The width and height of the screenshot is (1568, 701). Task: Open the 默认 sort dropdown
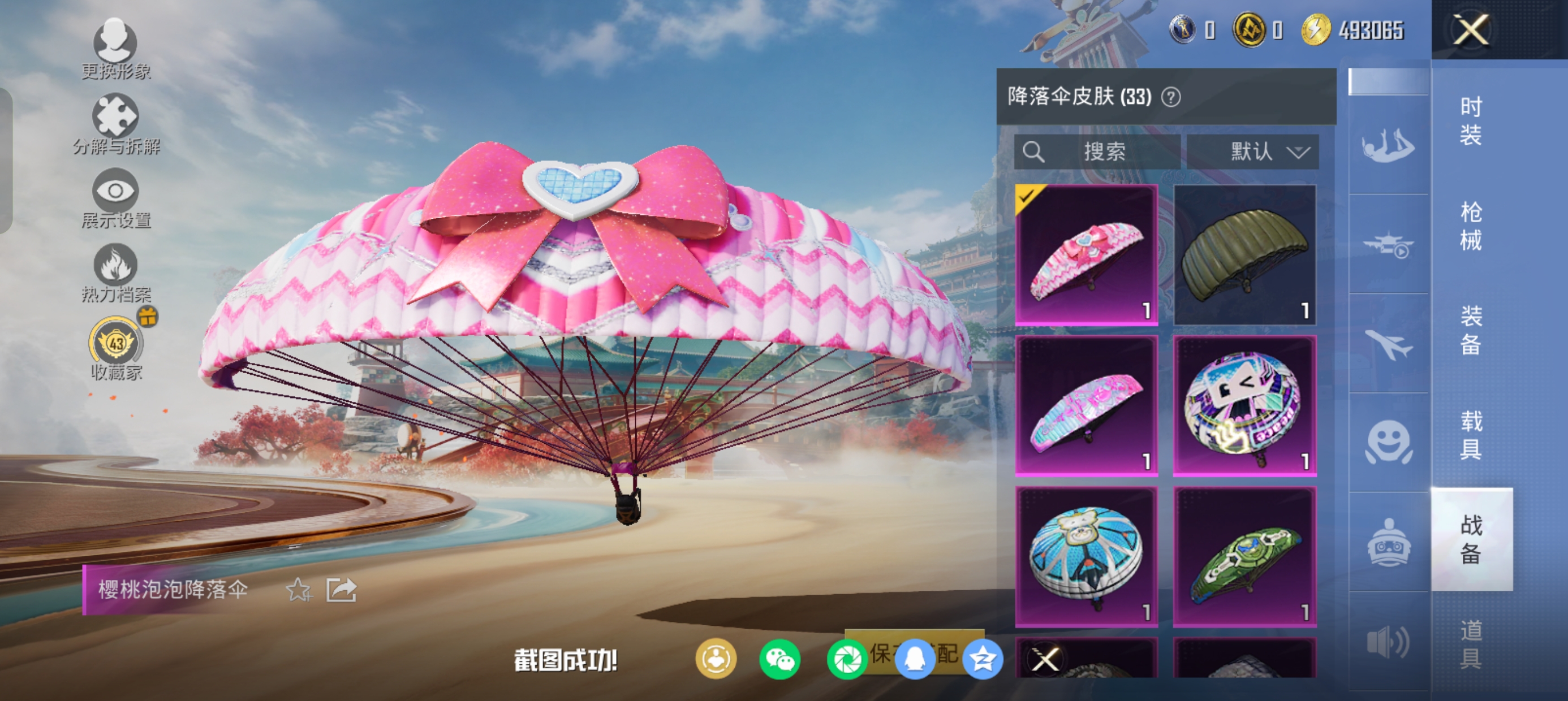[x=1253, y=152]
